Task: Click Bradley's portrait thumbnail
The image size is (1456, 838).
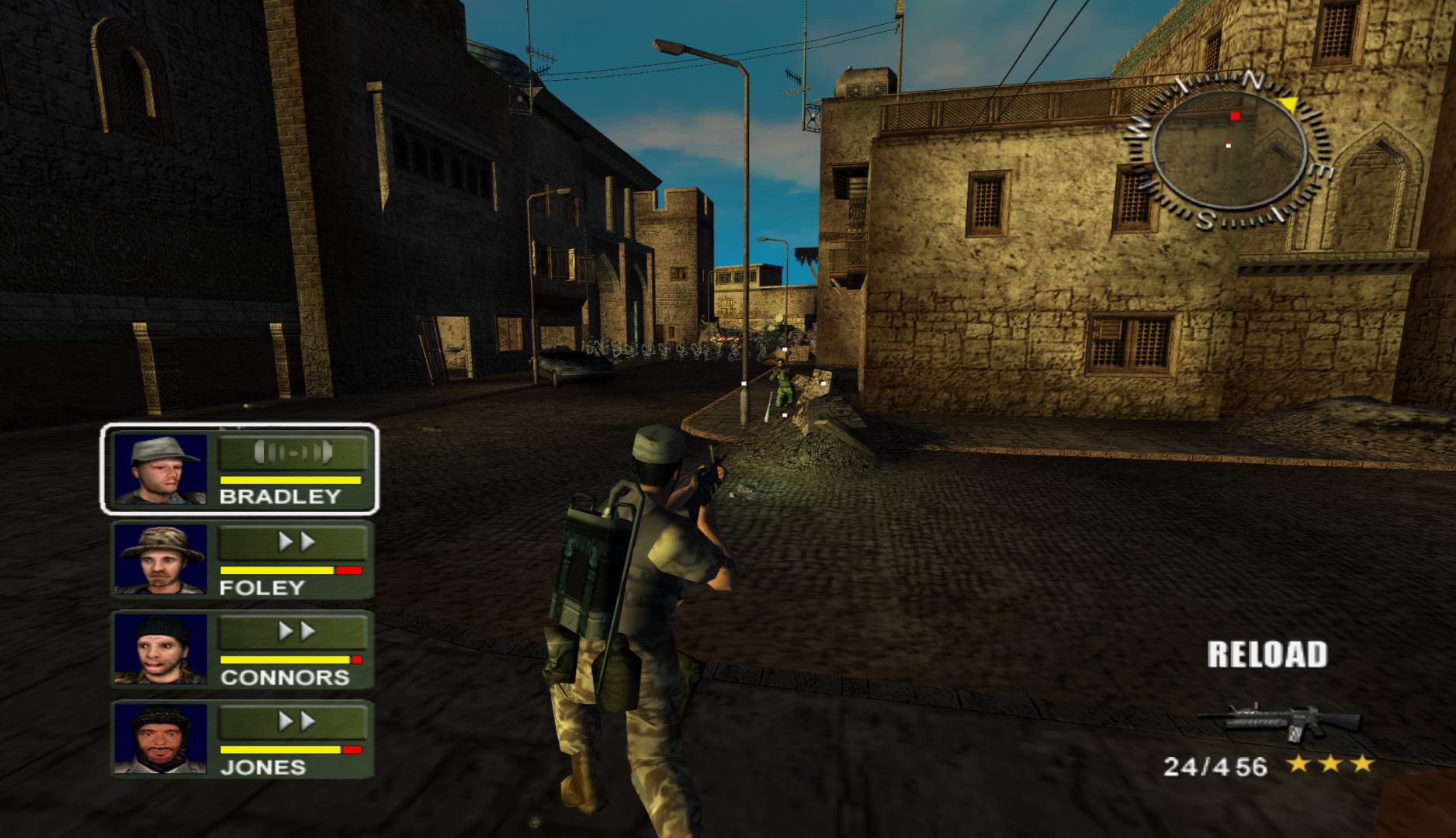Action: tap(161, 470)
